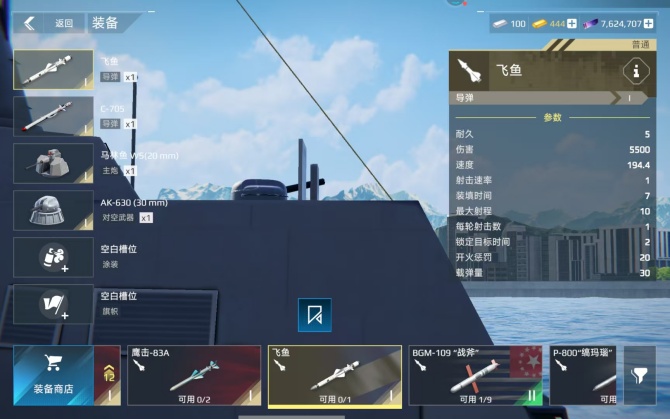Screen dimensions: 670x419
Task: Choose the BGM-109 "战斧" missile card
Action: 475,375
